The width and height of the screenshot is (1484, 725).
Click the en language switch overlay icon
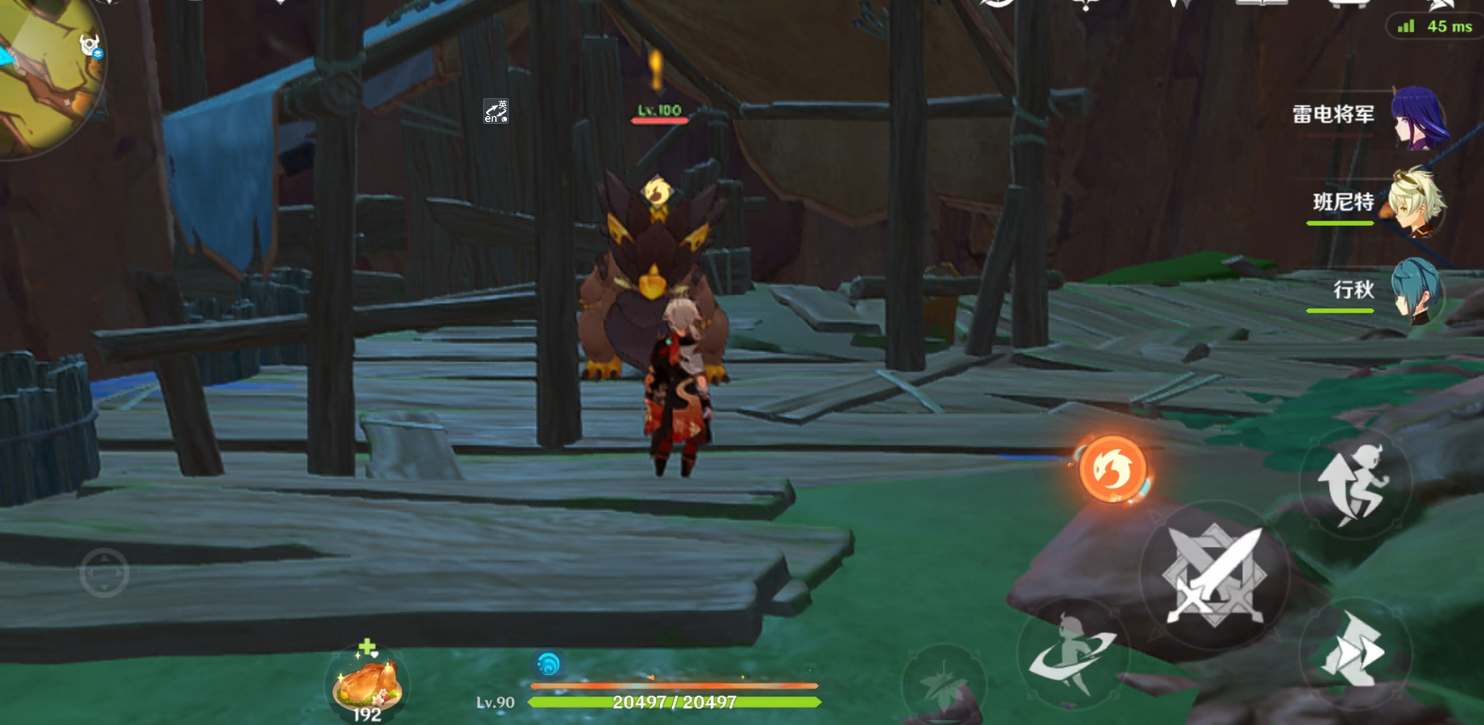[x=495, y=111]
